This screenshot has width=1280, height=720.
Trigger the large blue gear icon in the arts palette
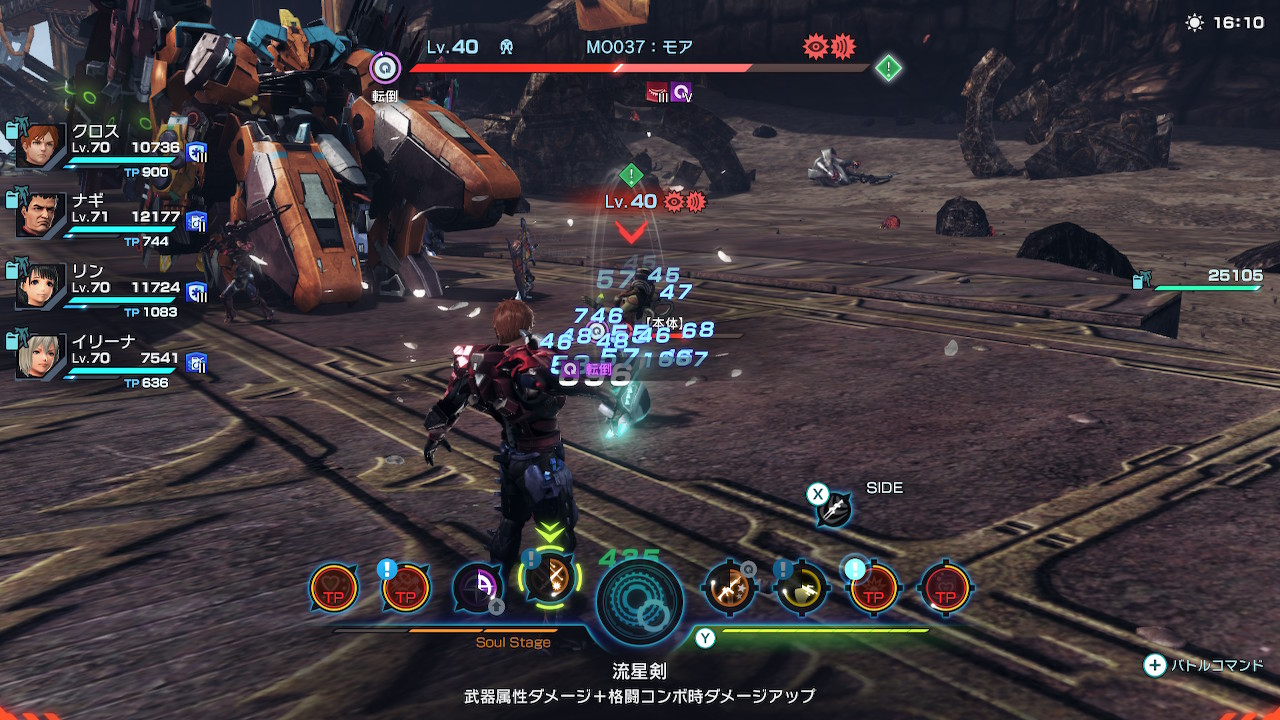640,601
